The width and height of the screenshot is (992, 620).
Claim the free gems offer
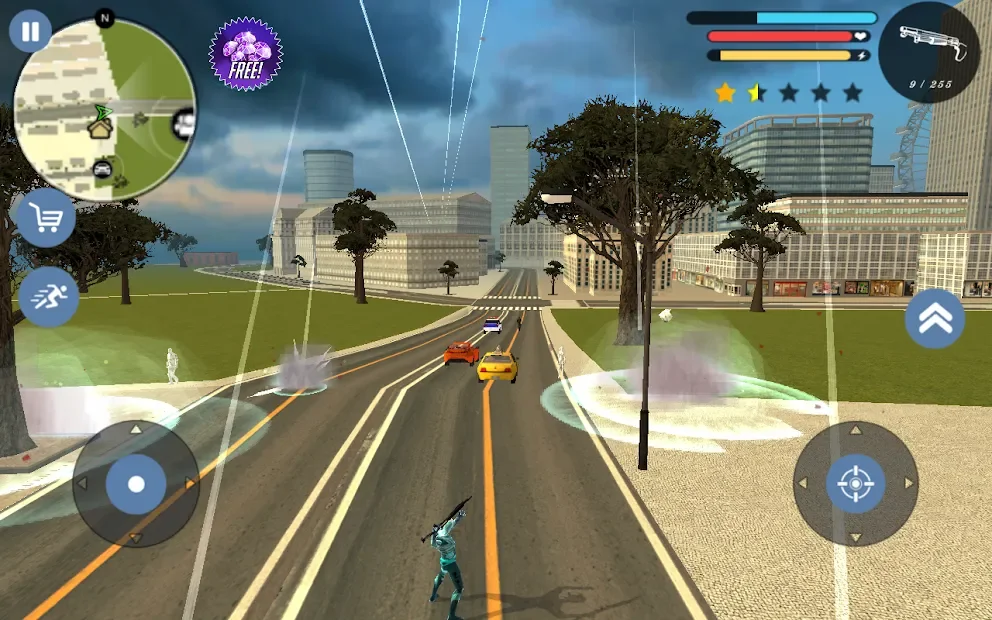245,54
